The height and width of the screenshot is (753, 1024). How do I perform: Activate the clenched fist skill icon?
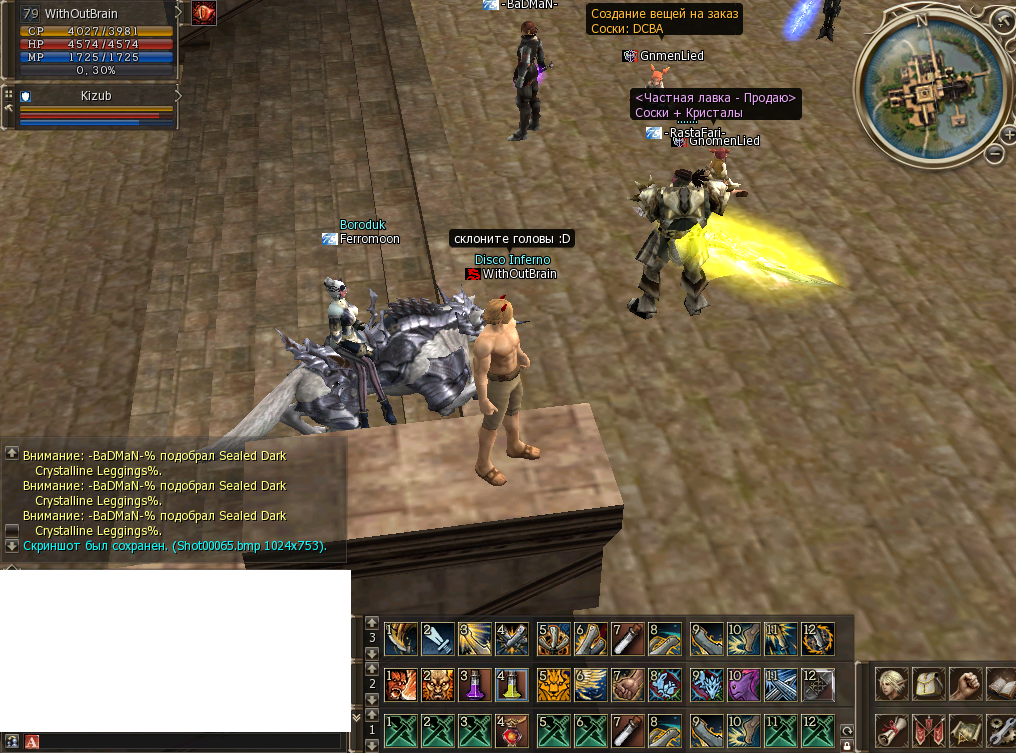(x=627, y=685)
